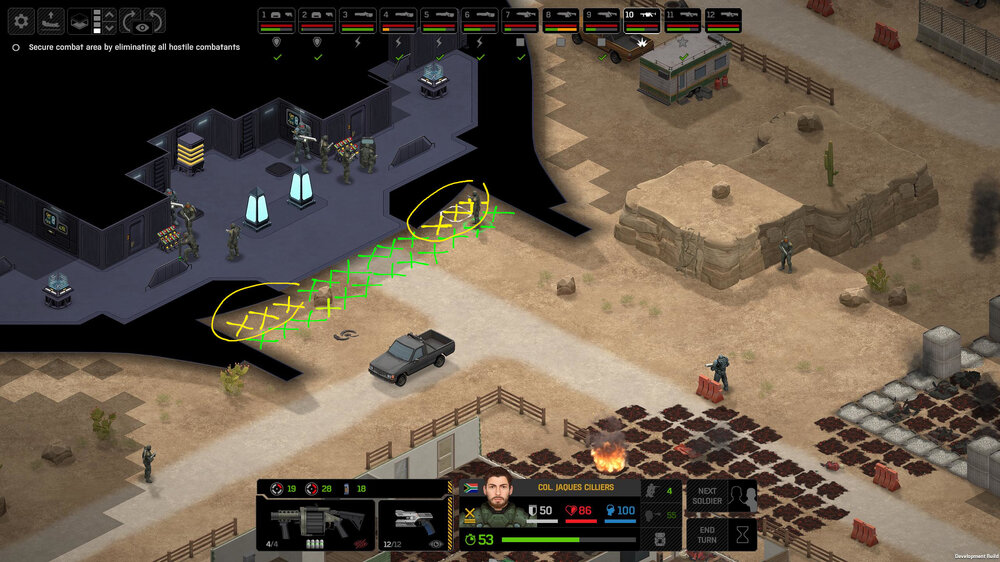This screenshot has width=1000, height=562.
Task: Rotate the camera clockwise
Action: pos(131,19)
